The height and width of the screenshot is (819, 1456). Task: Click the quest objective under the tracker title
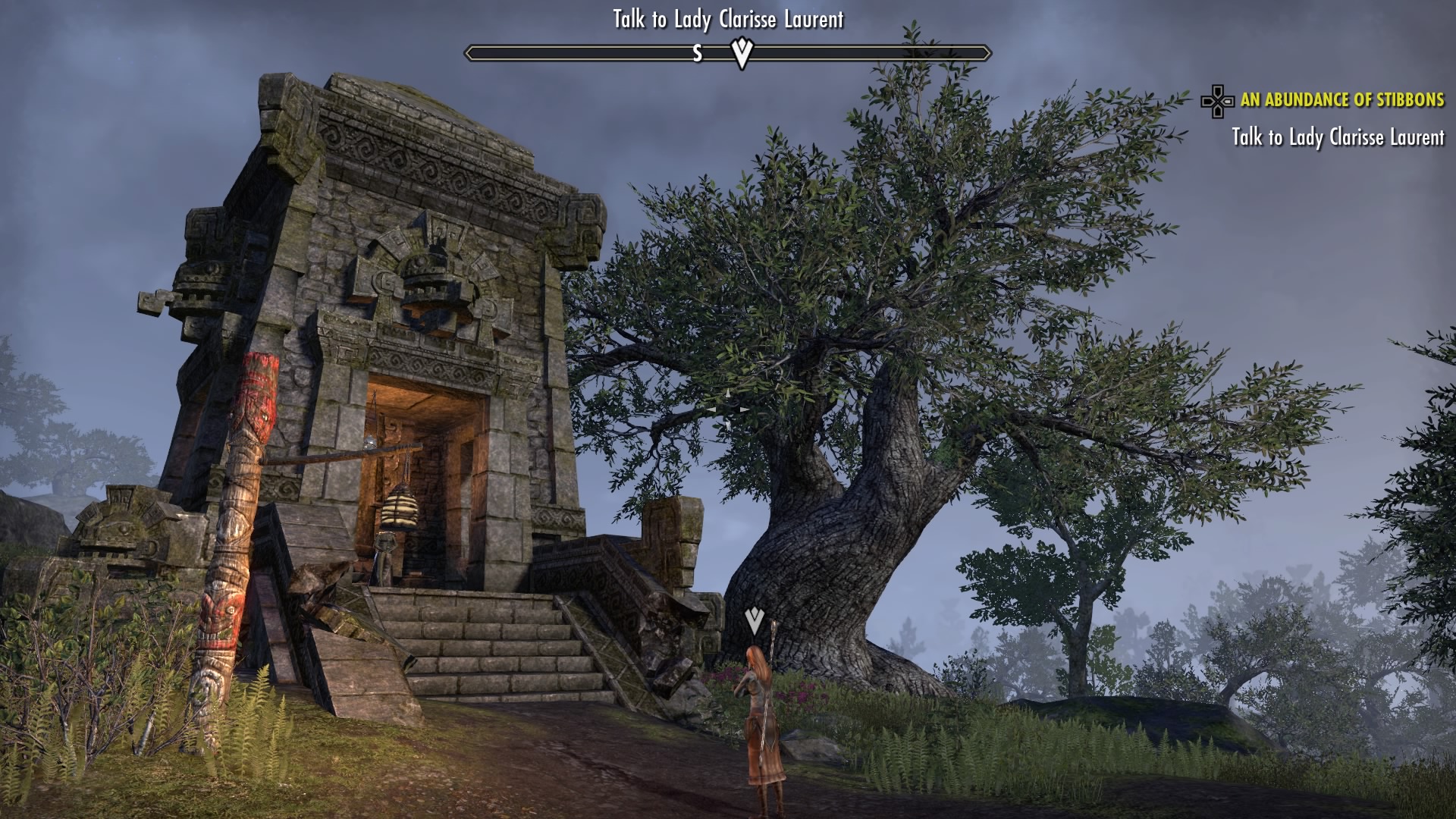1338,137
